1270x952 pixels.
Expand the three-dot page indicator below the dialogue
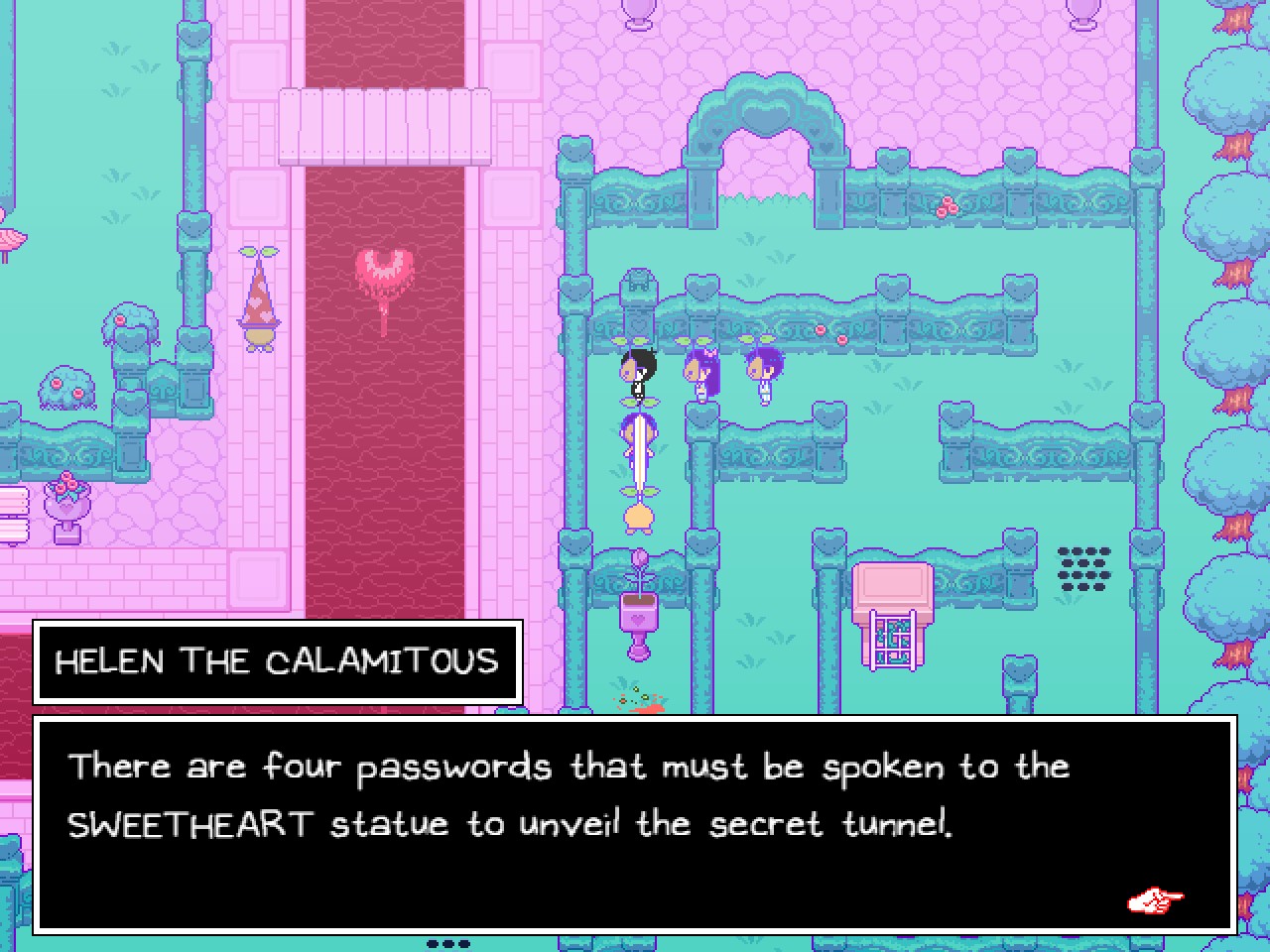(447, 943)
